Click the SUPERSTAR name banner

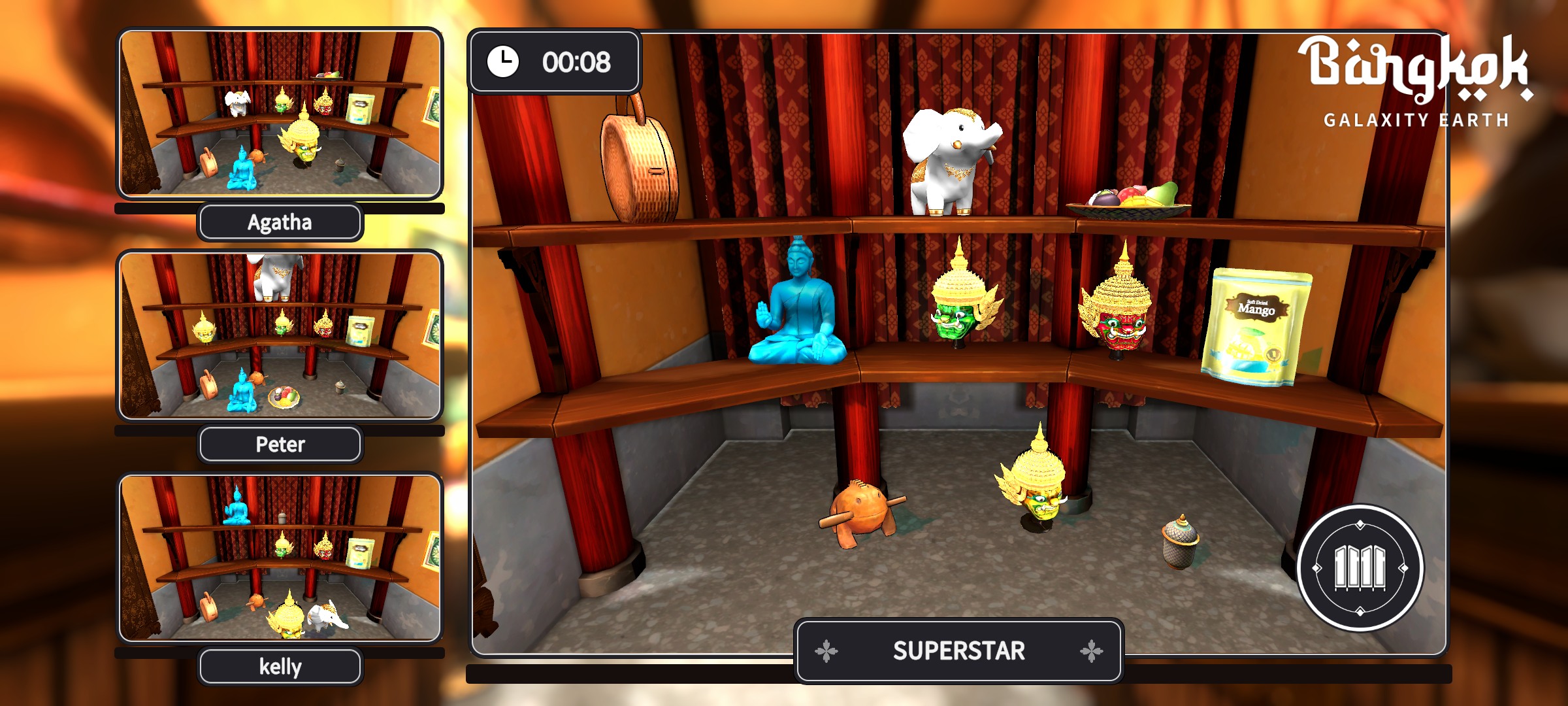pos(958,651)
